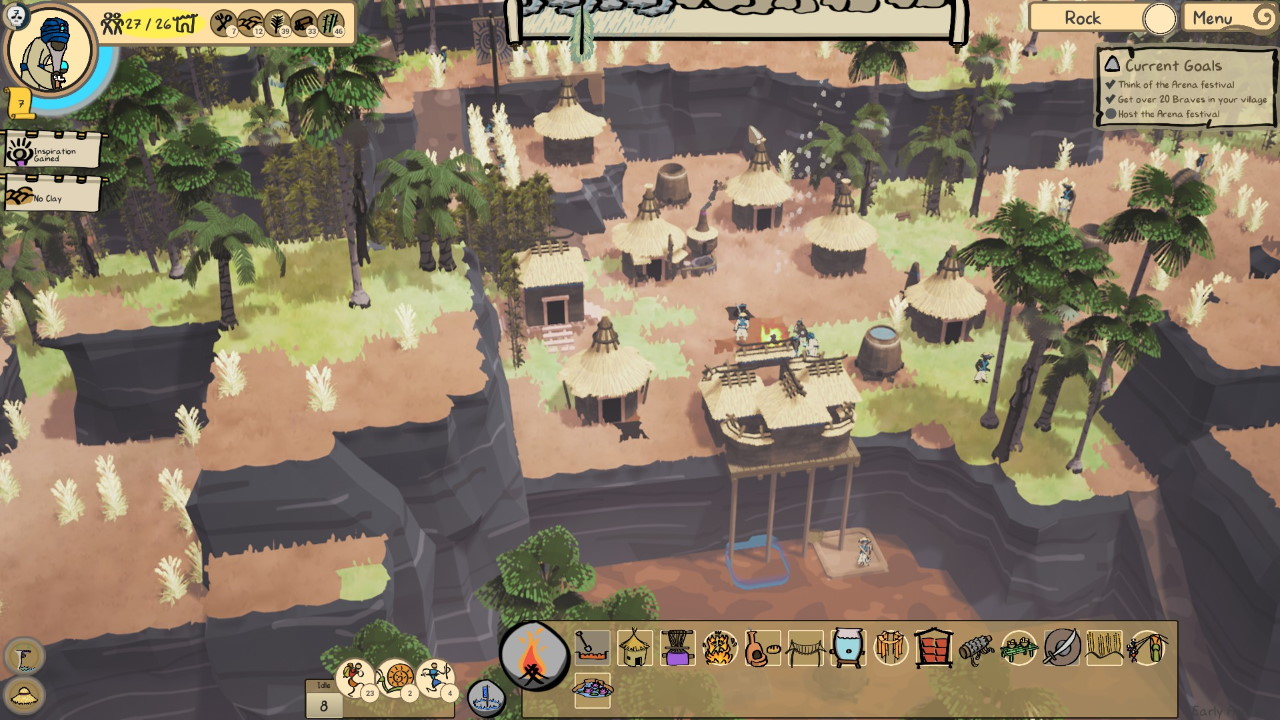Image resolution: width=1280 pixels, height=720 pixels.
Task: Click the straw hat round button
Action: [x=23, y=695]
